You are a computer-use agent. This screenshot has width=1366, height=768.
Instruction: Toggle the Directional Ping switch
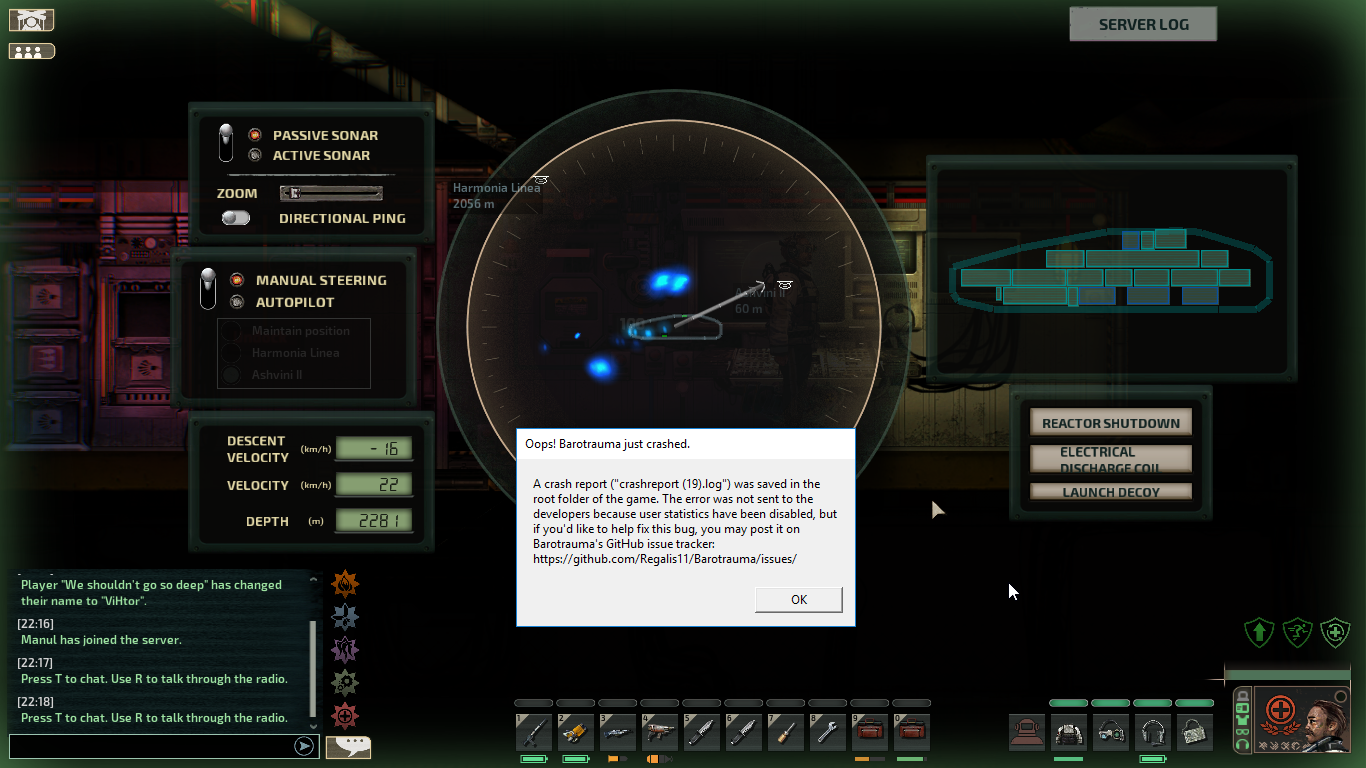coord(236,218)
